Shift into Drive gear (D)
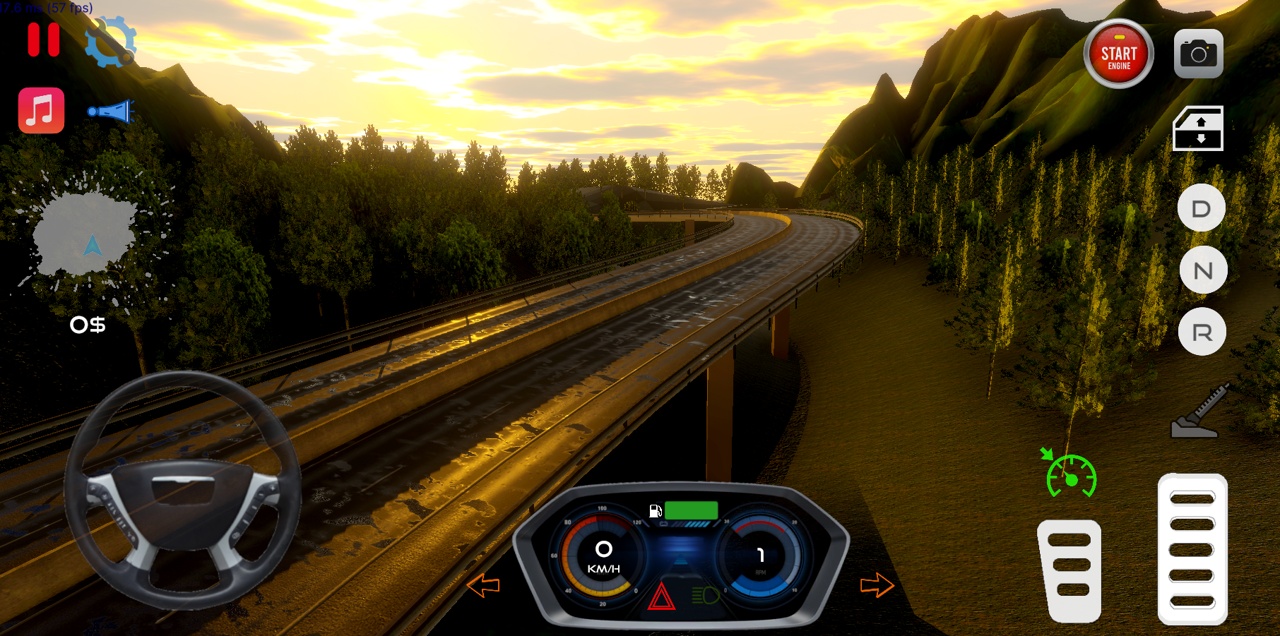The height and width of the screenshot is (636, 1280). point(1202,210)
